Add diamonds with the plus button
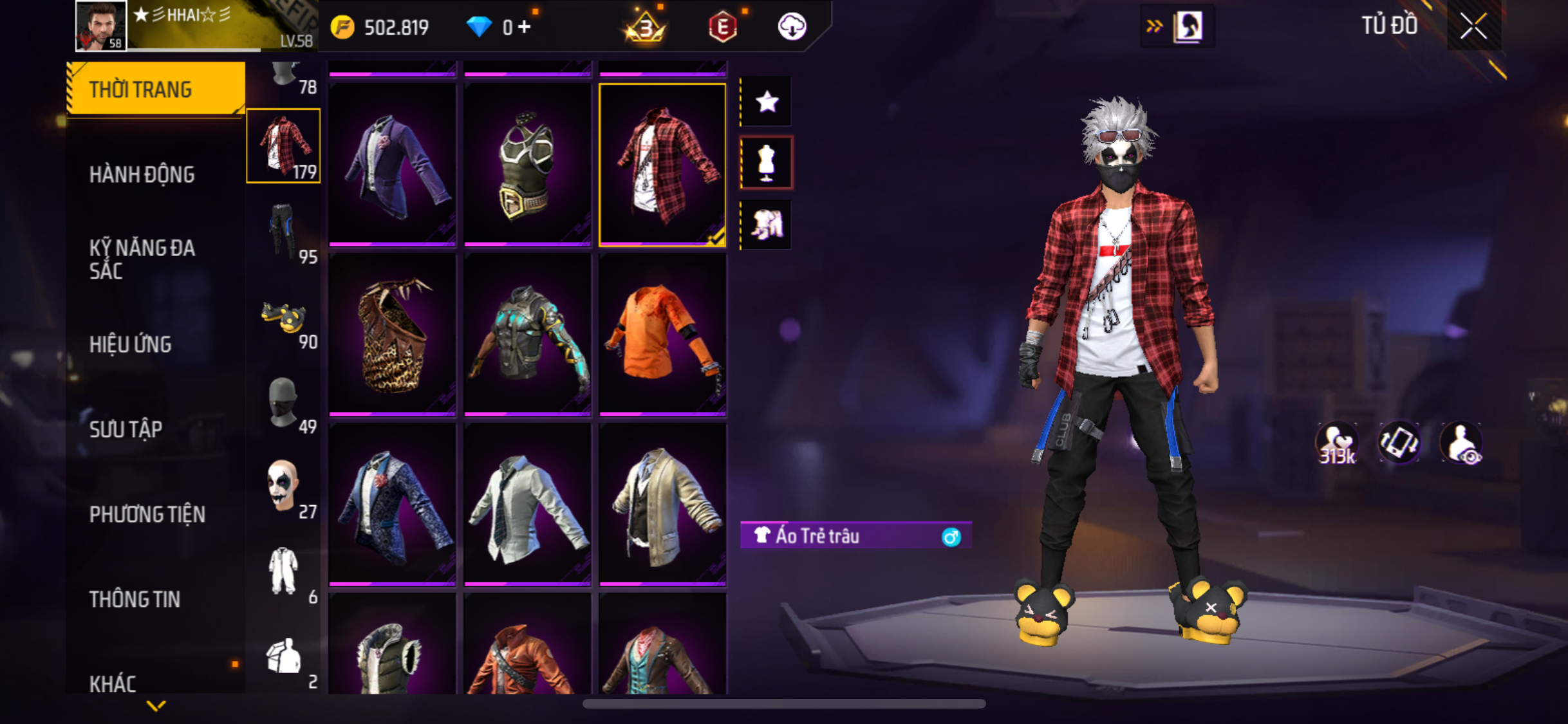Viewport: 1568px width, 724px height. pos(525,27)
